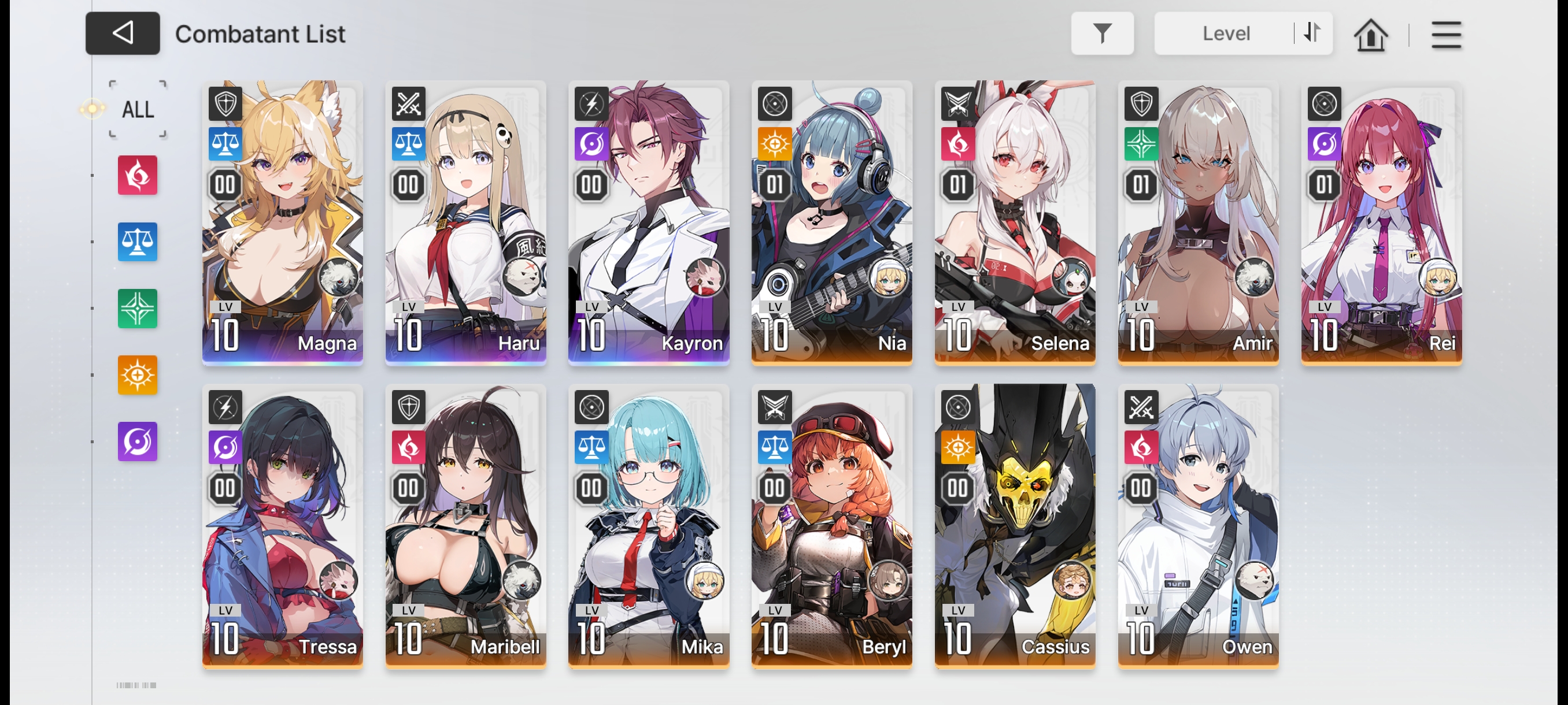Filter by the orange sun attribute
Viewport: 1568px width, 705px height.
[x=138, y=374]
